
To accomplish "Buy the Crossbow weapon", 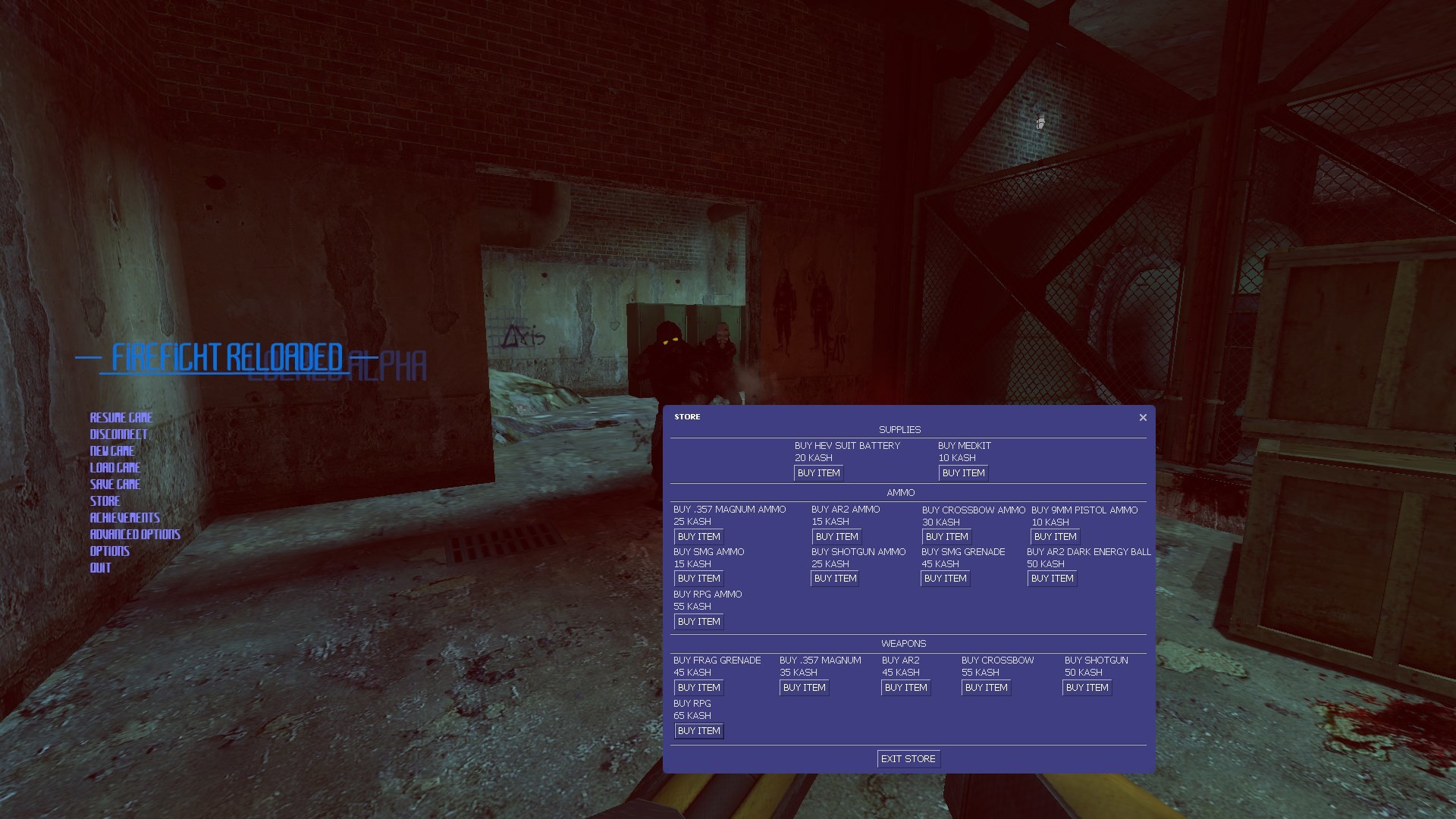I will (986, 687).
